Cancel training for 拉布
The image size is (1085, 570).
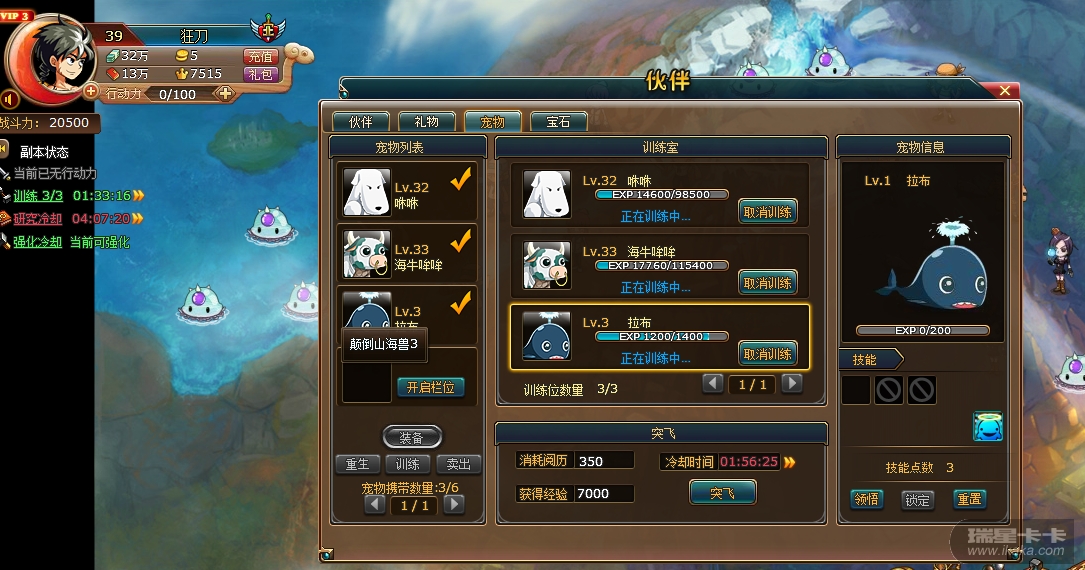point(768,354)
